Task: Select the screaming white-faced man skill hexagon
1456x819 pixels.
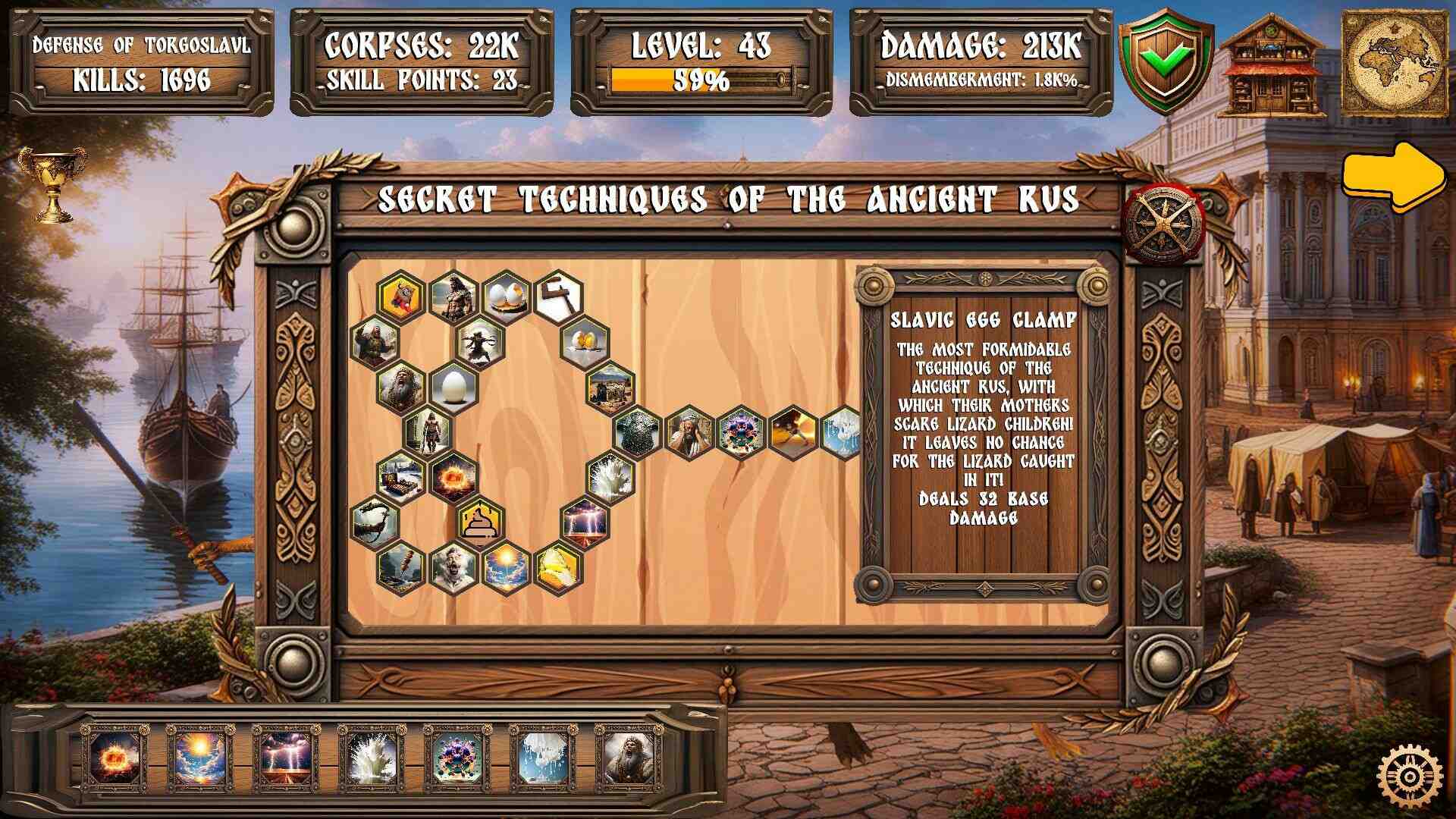Action: [453, 567]
